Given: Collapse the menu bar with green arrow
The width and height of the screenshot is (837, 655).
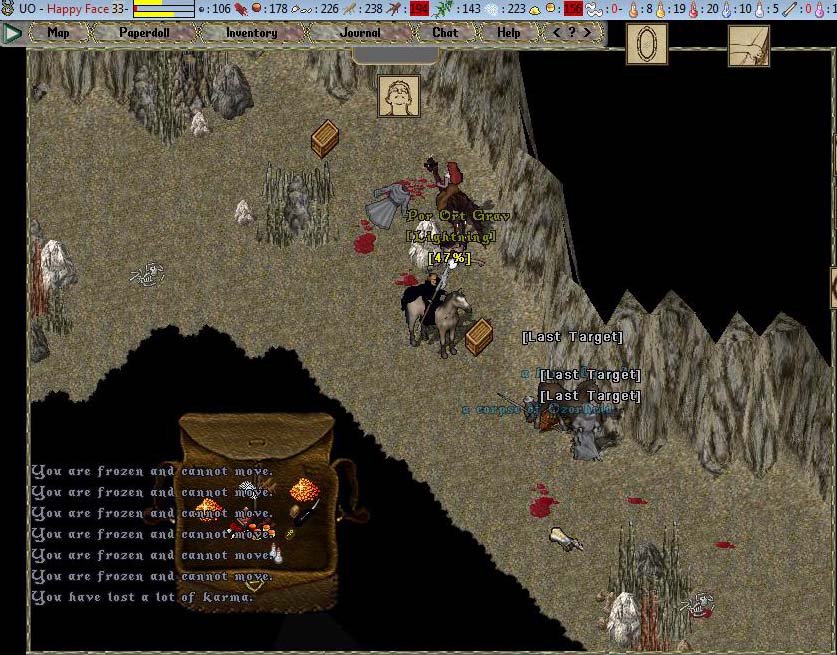Looking at the screenshot, I should [x=12, y=33].
